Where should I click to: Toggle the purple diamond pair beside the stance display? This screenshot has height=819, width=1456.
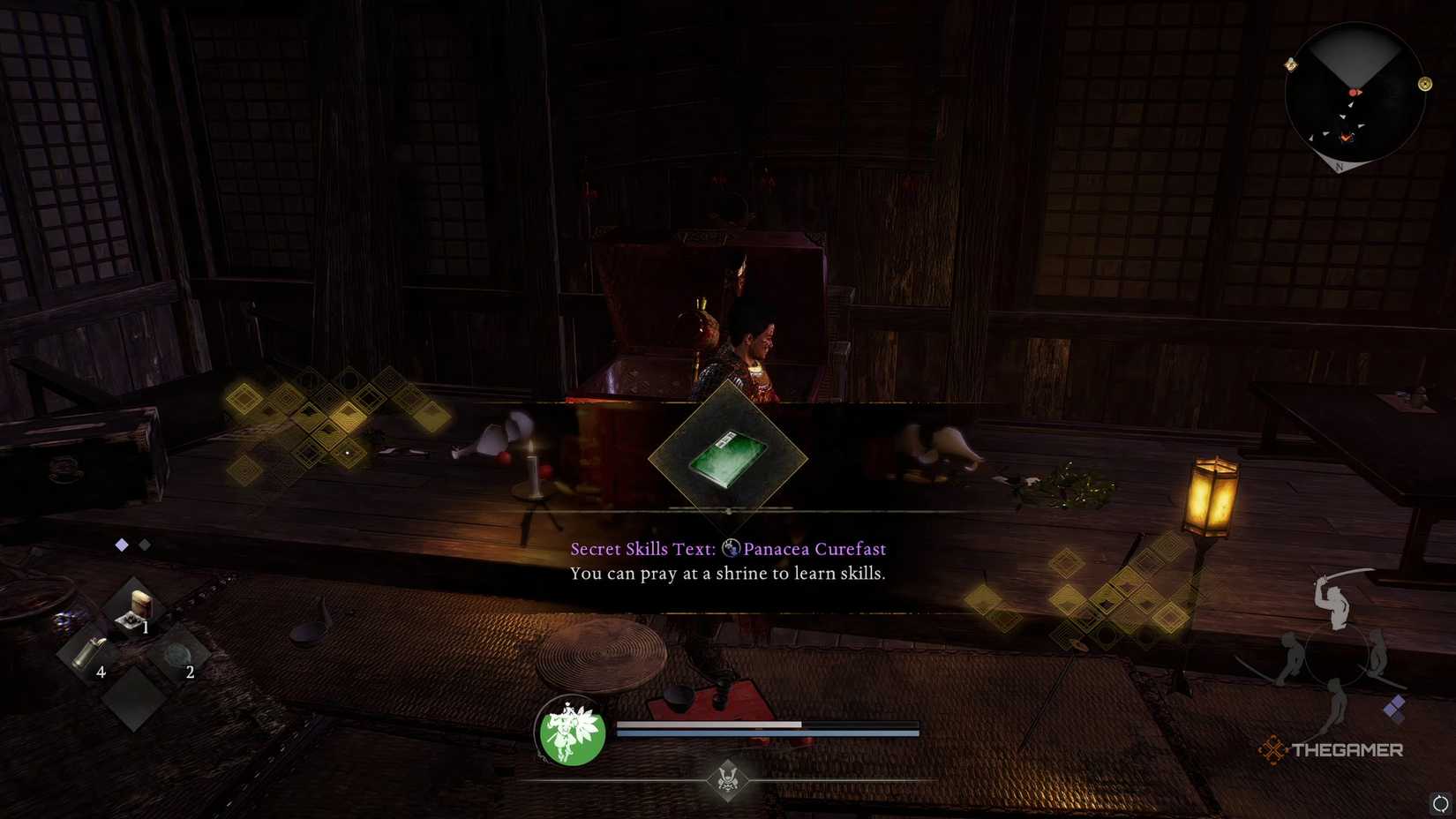click(1393, 706)
